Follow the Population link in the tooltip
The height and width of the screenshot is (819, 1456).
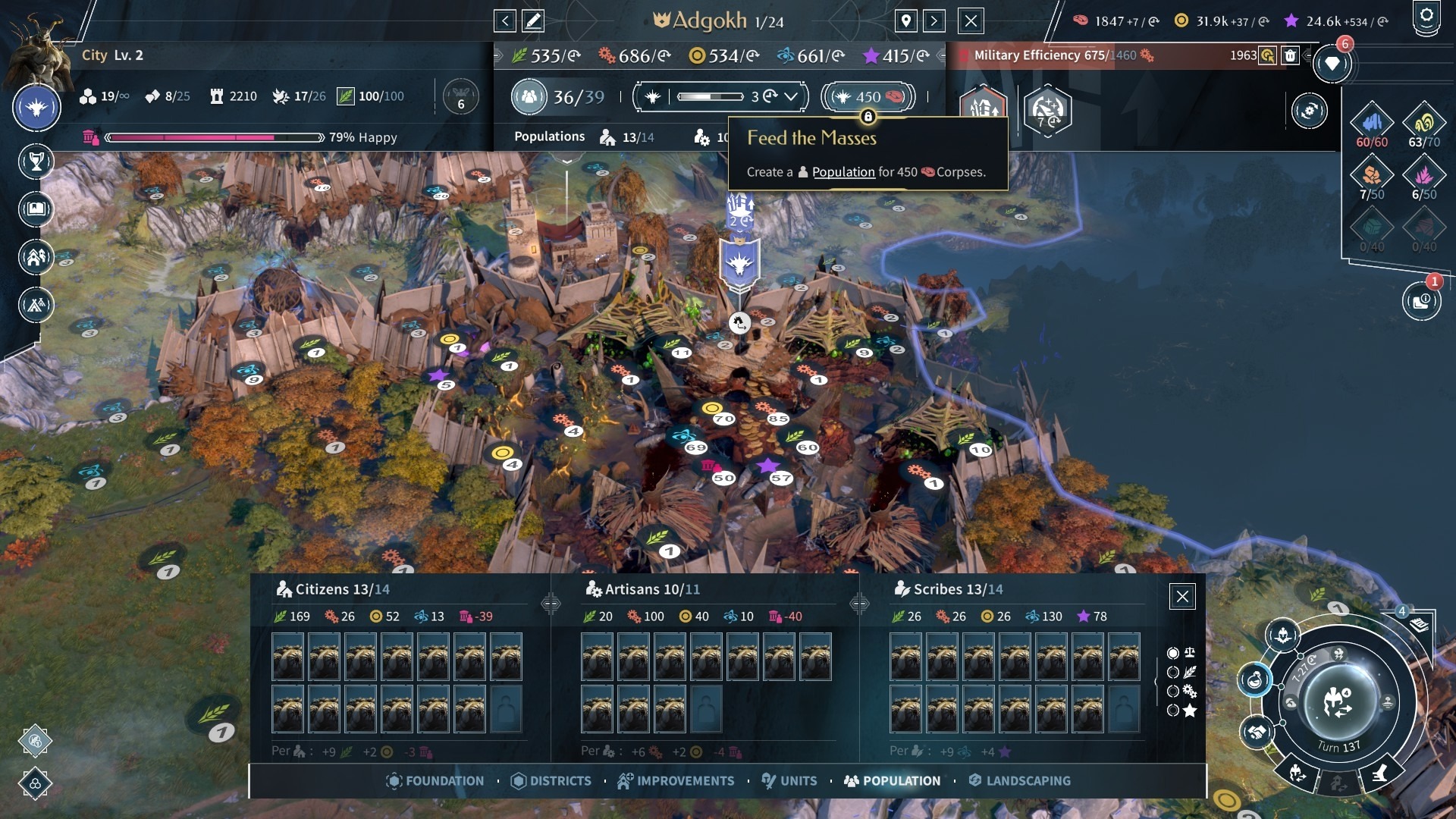(843, 172)
